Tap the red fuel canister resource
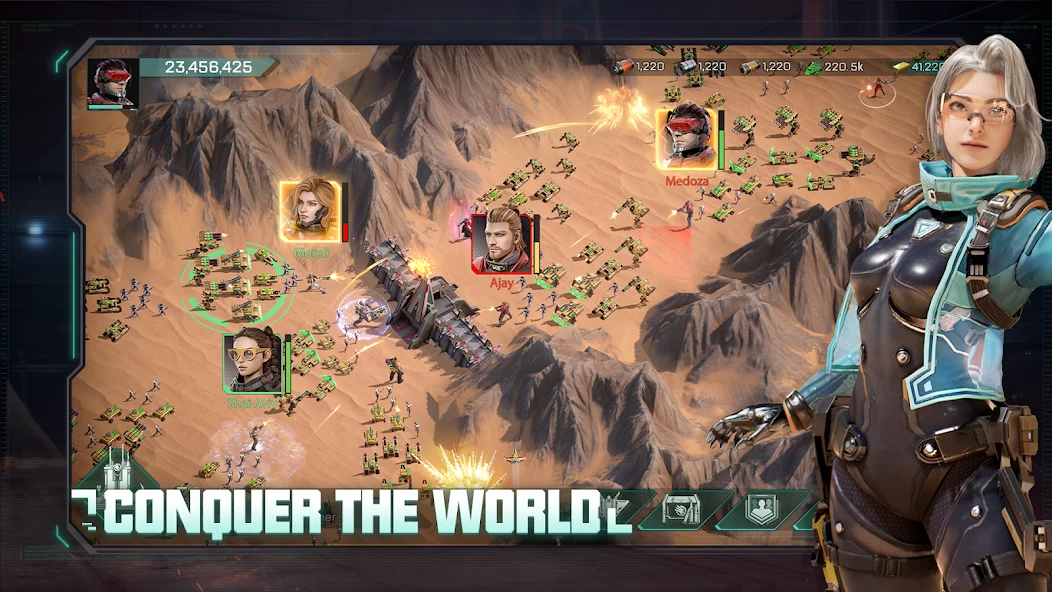Screen dimensions: 1052x592 coord(624,67)
